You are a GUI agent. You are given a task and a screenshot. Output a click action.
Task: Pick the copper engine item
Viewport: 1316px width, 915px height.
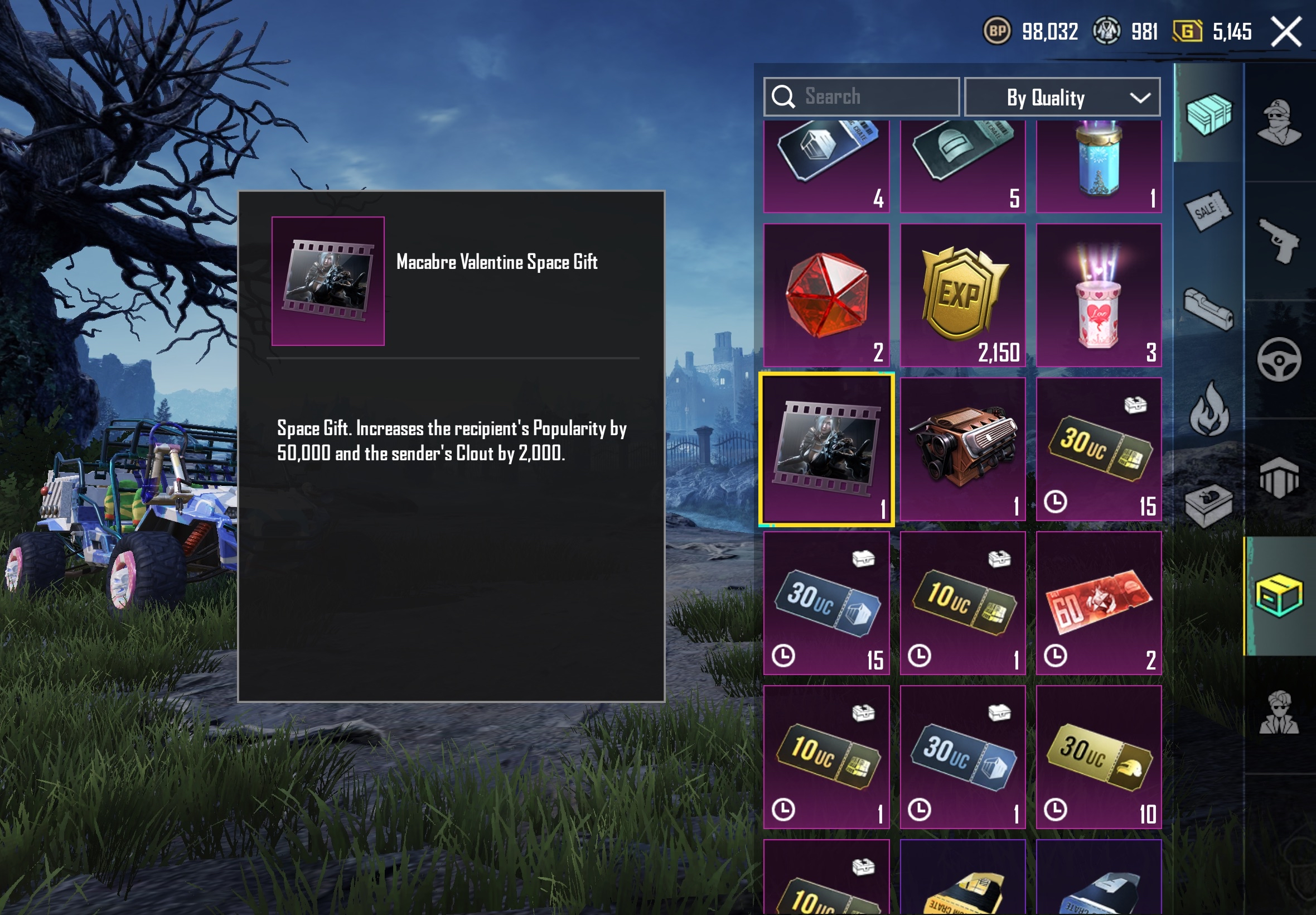click(x=962, y=450)
